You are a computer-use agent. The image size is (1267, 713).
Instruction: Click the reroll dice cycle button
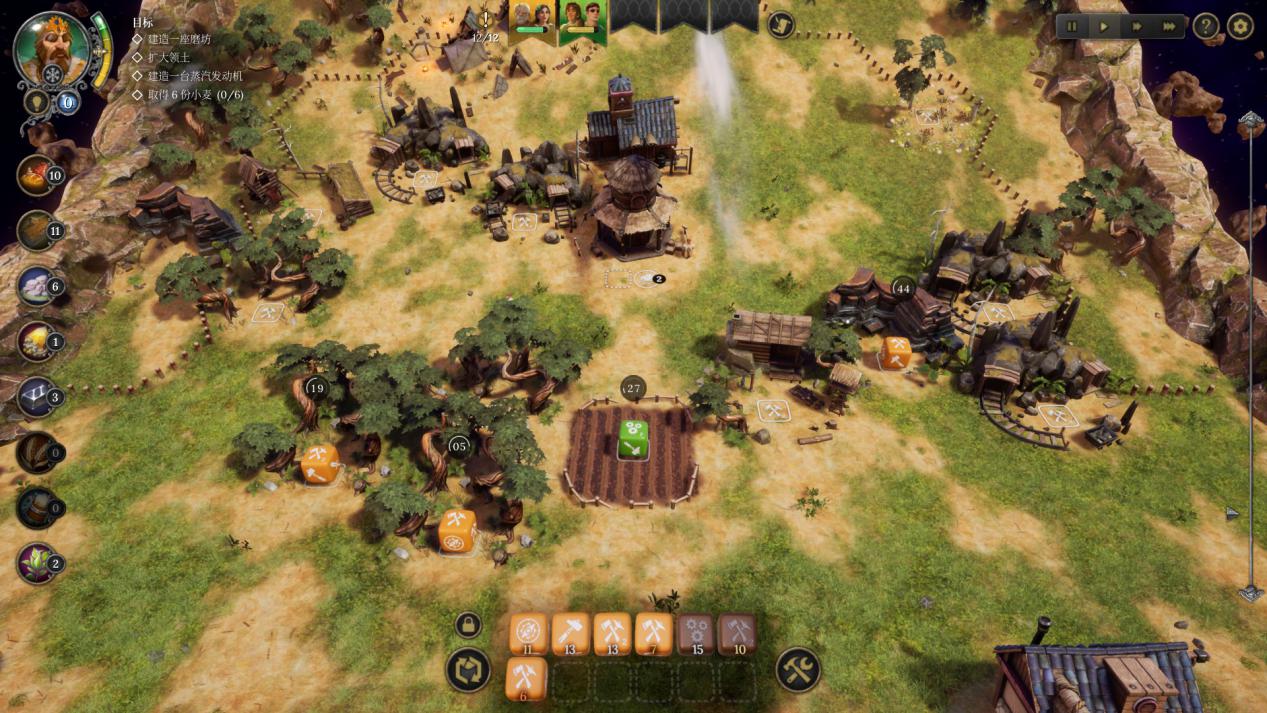coord(468,670)
